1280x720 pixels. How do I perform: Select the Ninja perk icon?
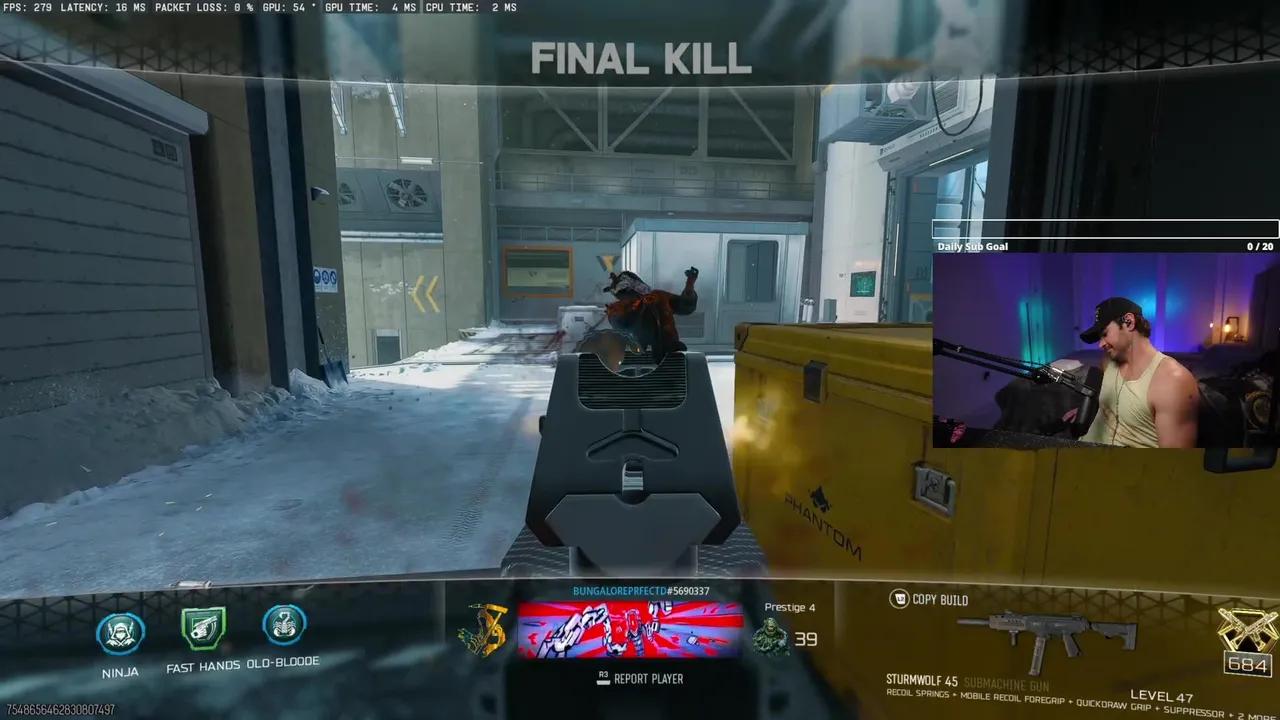(119, 633)
